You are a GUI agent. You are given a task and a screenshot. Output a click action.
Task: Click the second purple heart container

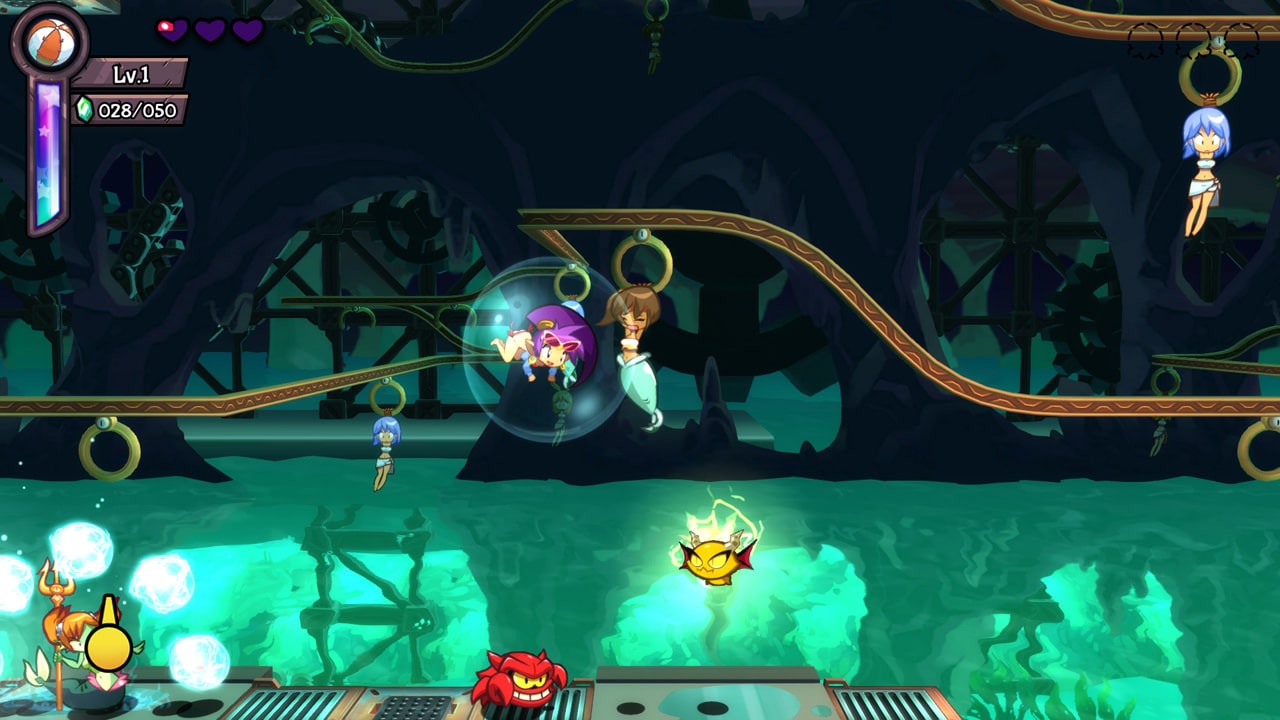[210, 30]
